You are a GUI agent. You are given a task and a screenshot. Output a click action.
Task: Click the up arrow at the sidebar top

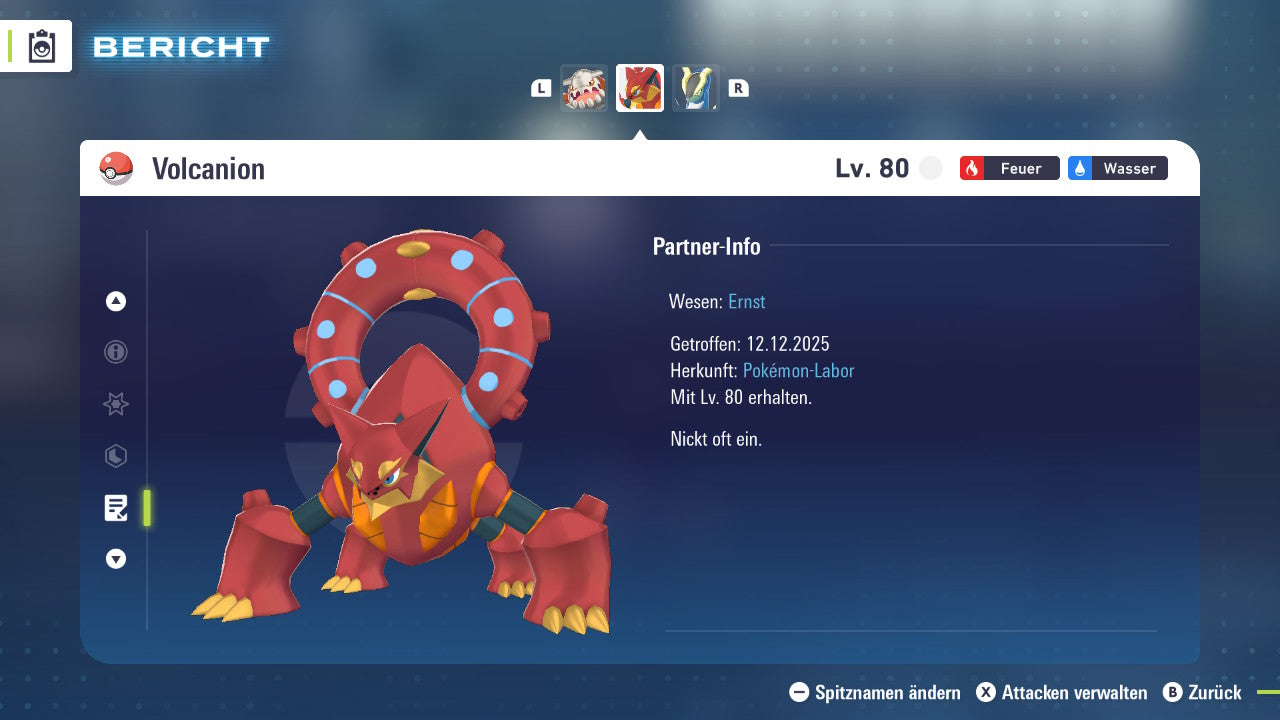[115, 300]
